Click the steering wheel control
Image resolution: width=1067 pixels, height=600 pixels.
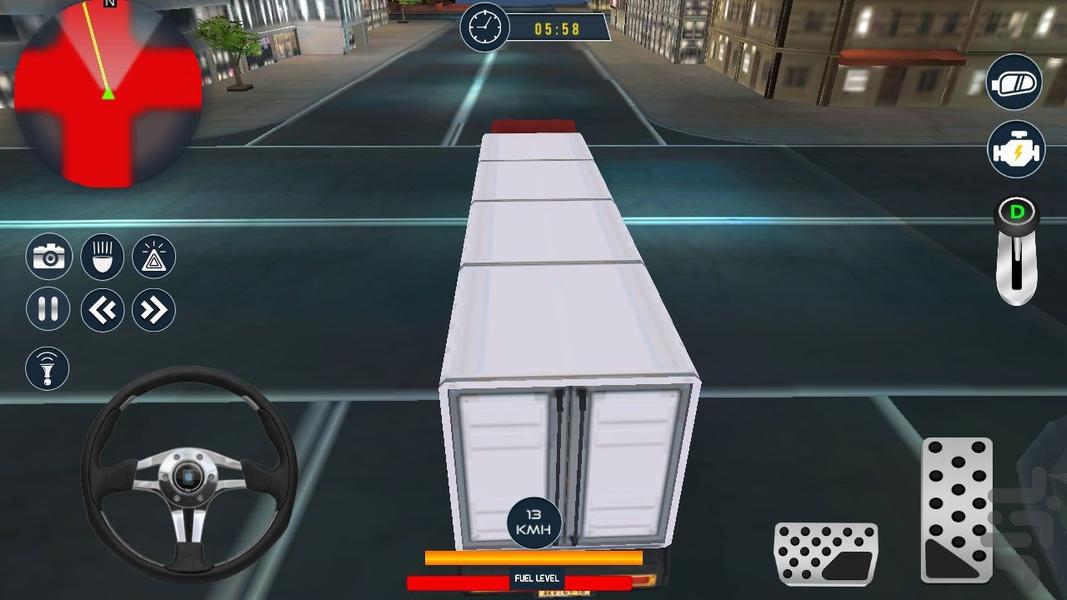tap(189, 473)
